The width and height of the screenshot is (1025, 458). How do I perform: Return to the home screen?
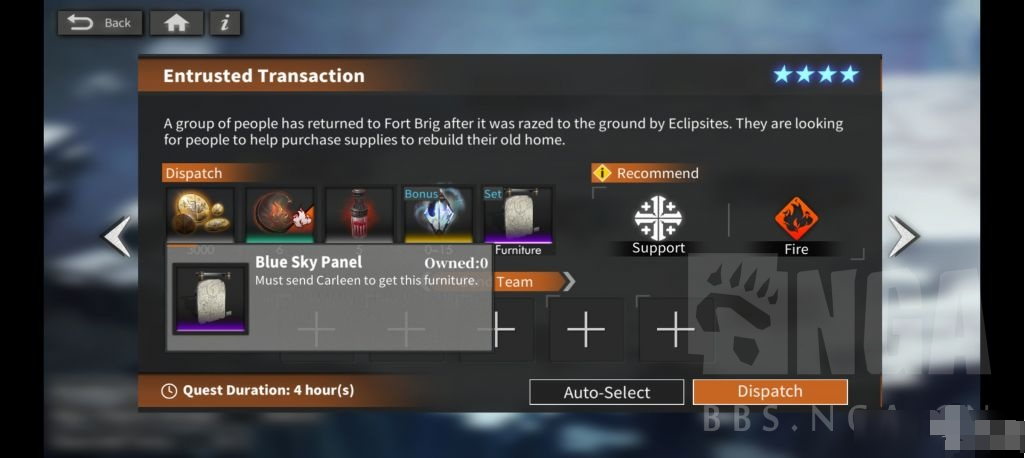176,22
